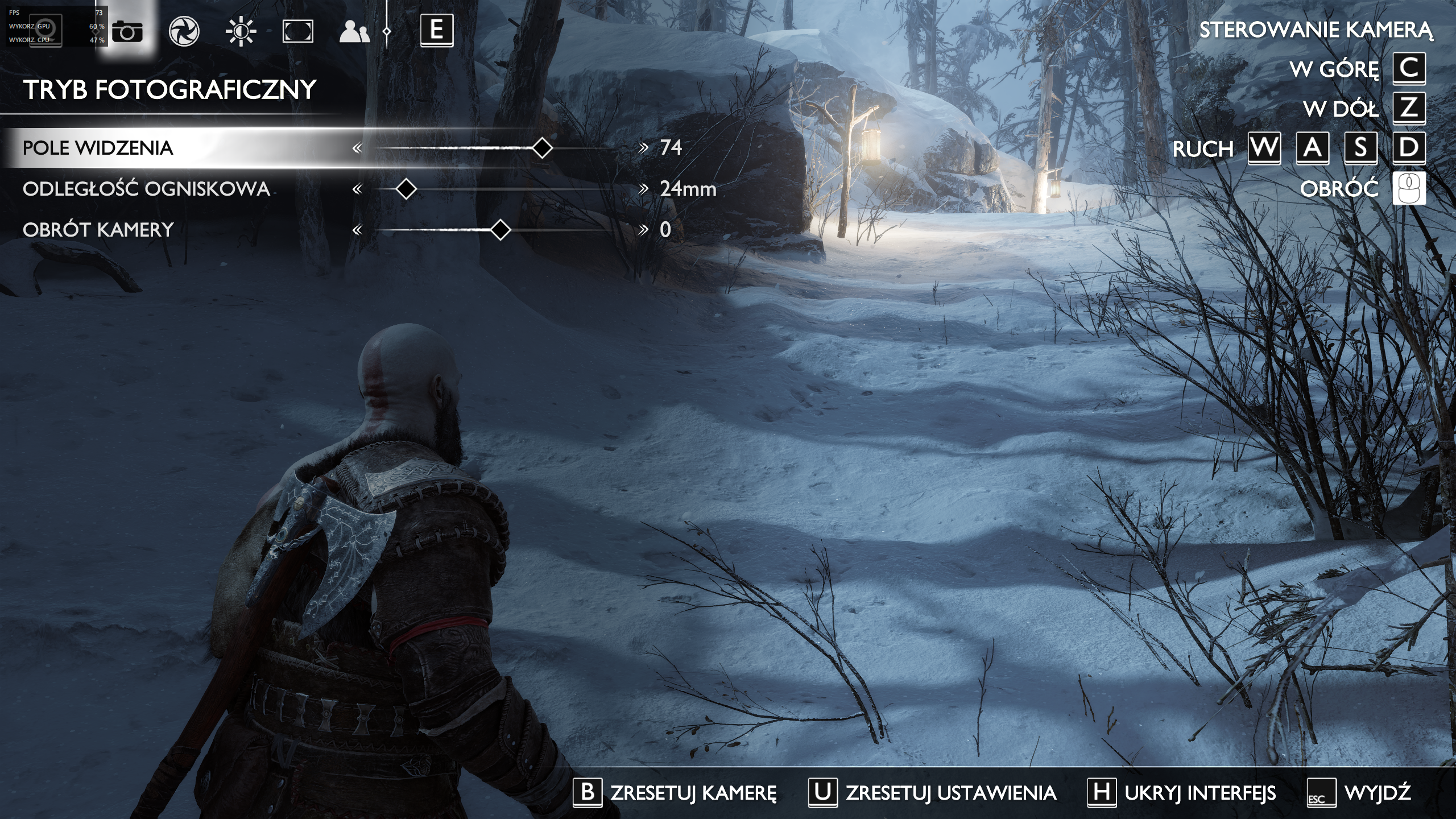Open the brightness sun icon tab

[x=241, y=31]
